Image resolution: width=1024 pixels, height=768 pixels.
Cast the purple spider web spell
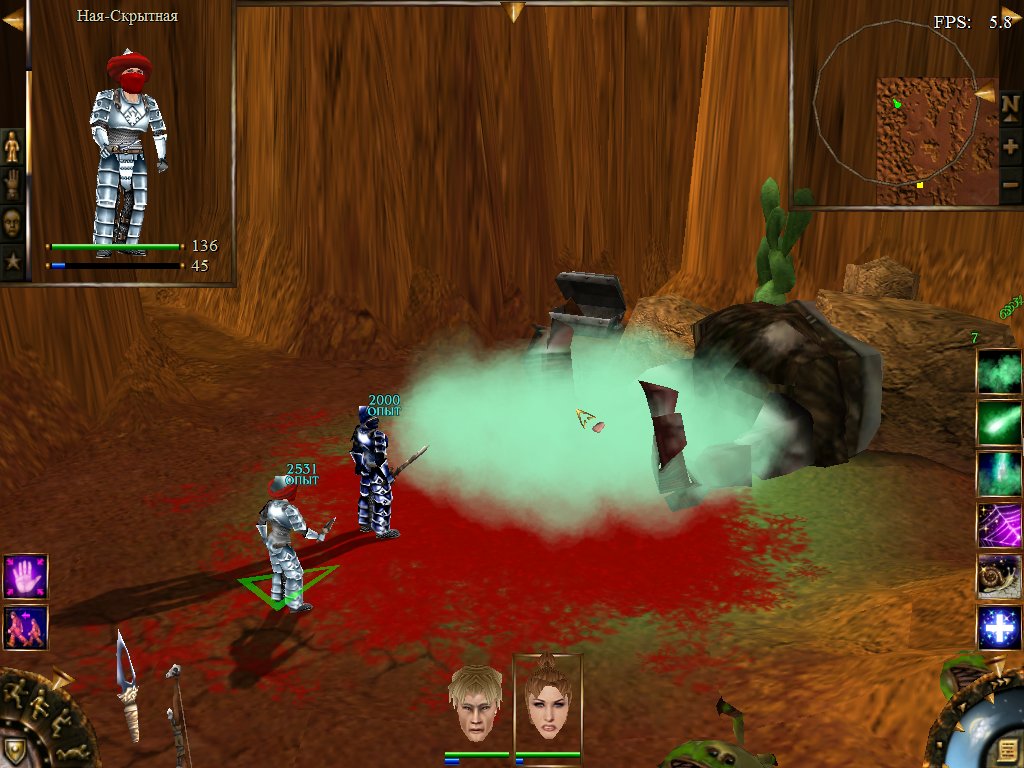click(999, 524)
